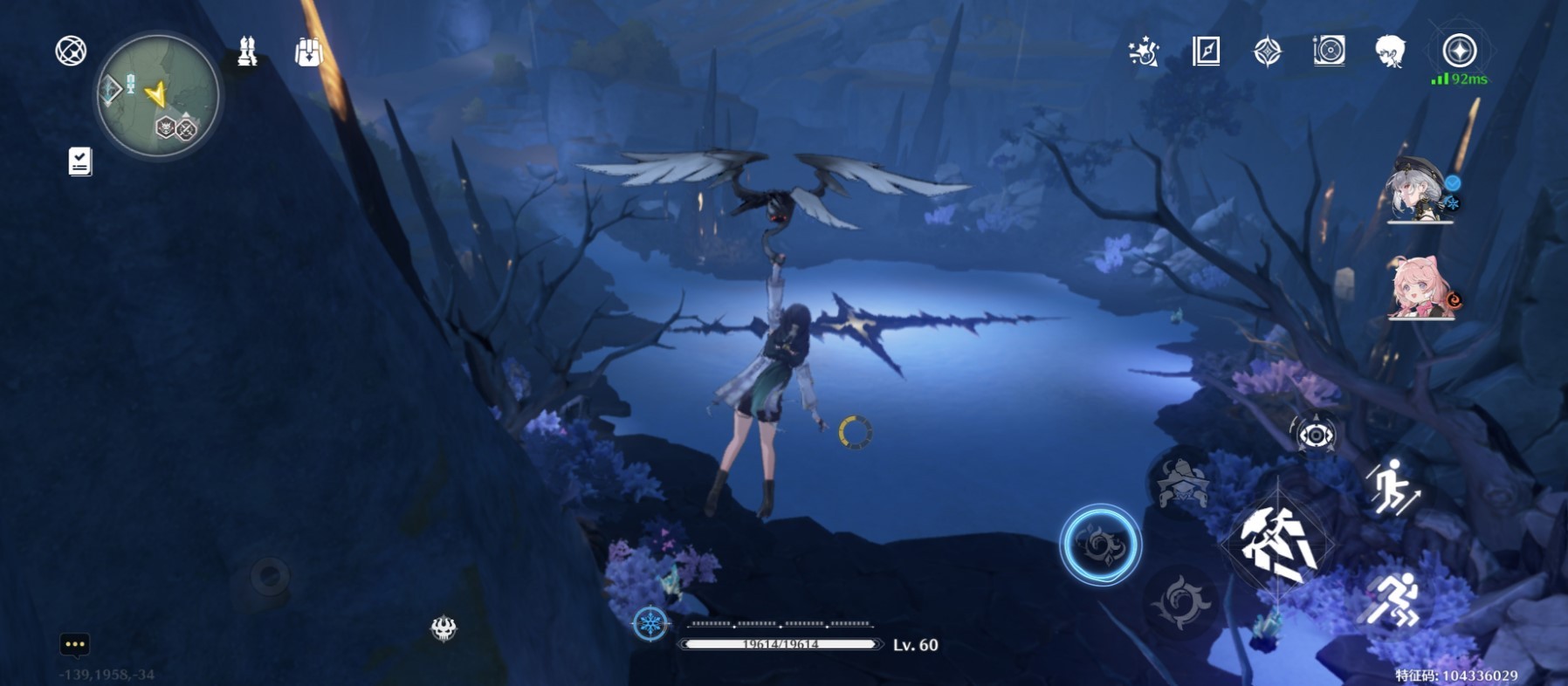Open the chess pieces team menu
Image resolution: width=1568 pixels, height=686 pixels.
click(247, 52)
